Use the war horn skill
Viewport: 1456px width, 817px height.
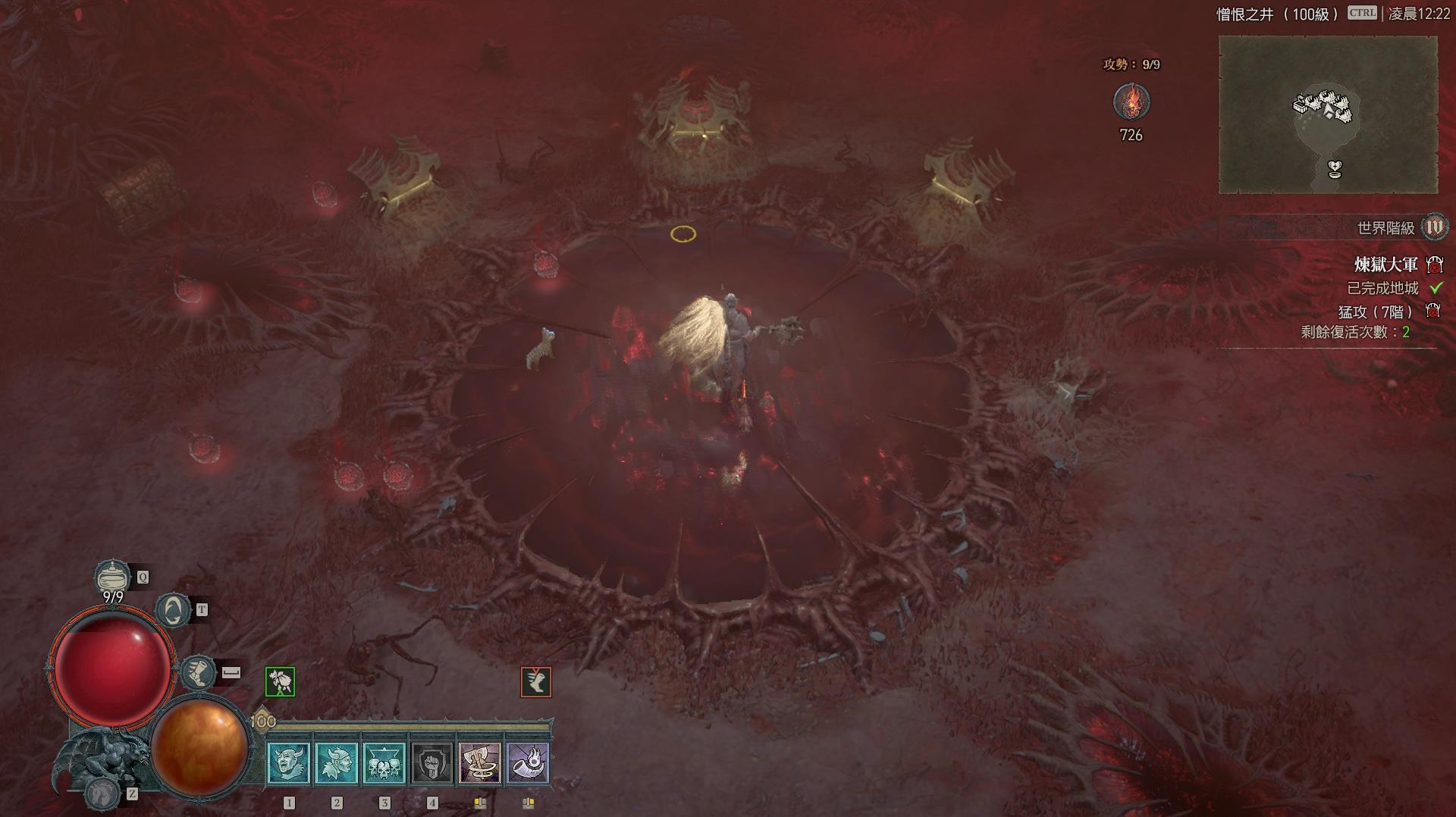pyautogui.click(x=528, y=762)
